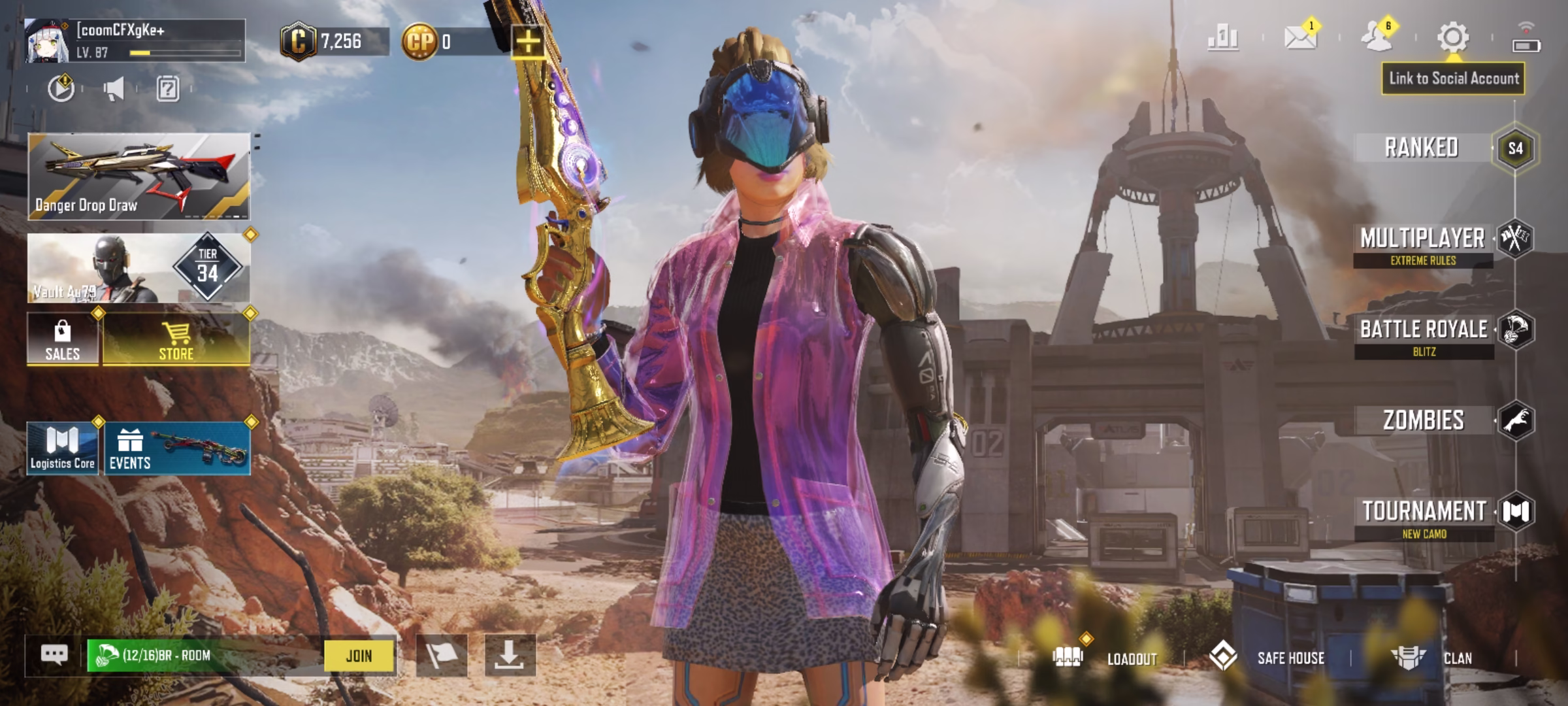The height and width of the screenshot is (706, 1568).
Task: Select Multiplayer Extreme Rules mode
Action: pyautogui.click(x=1423, y=244)
